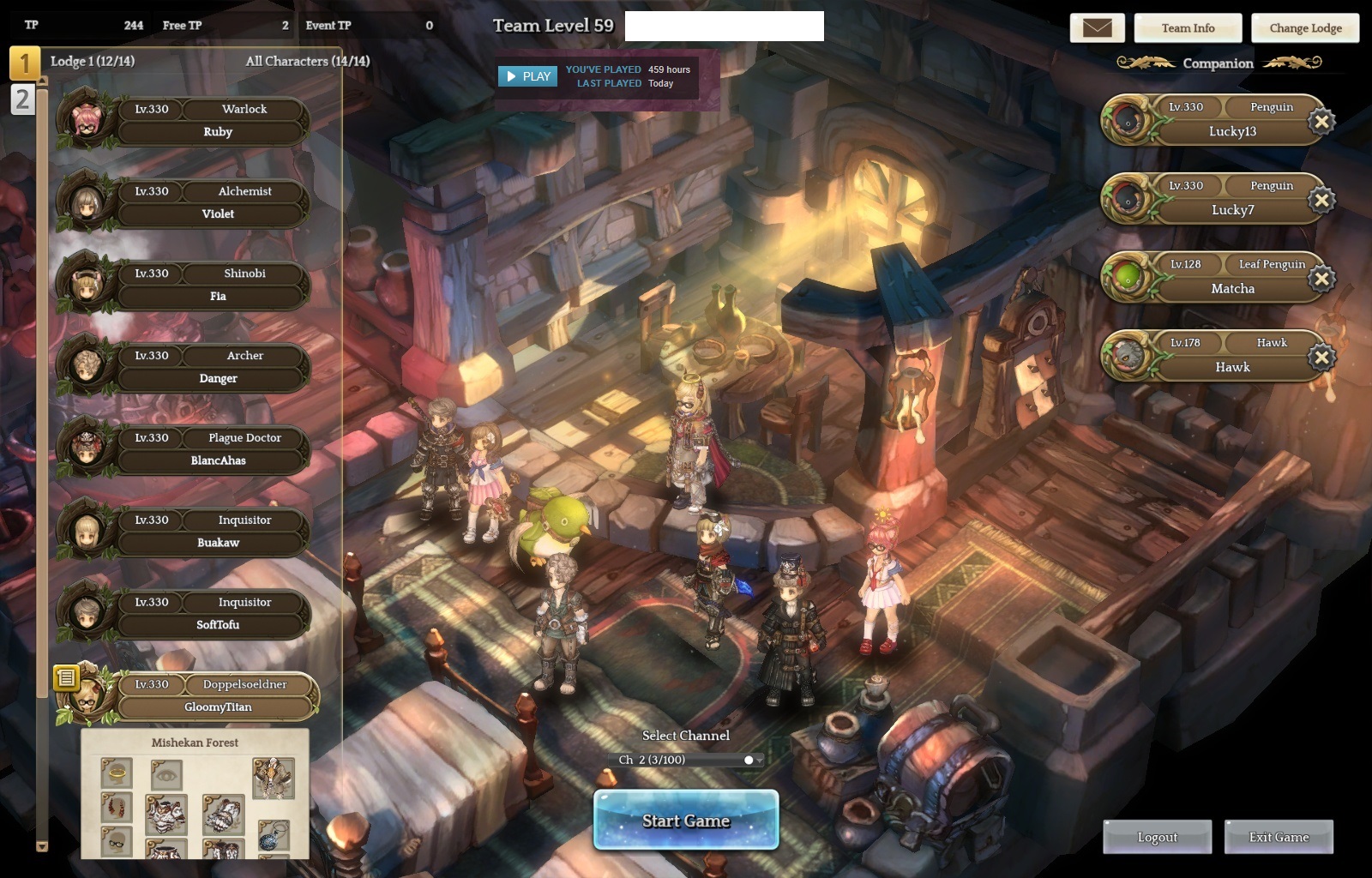Select Shinobi character Fia
This screenshot has height=878, width=1372.
pyautogui.click(x=217, y=286)
